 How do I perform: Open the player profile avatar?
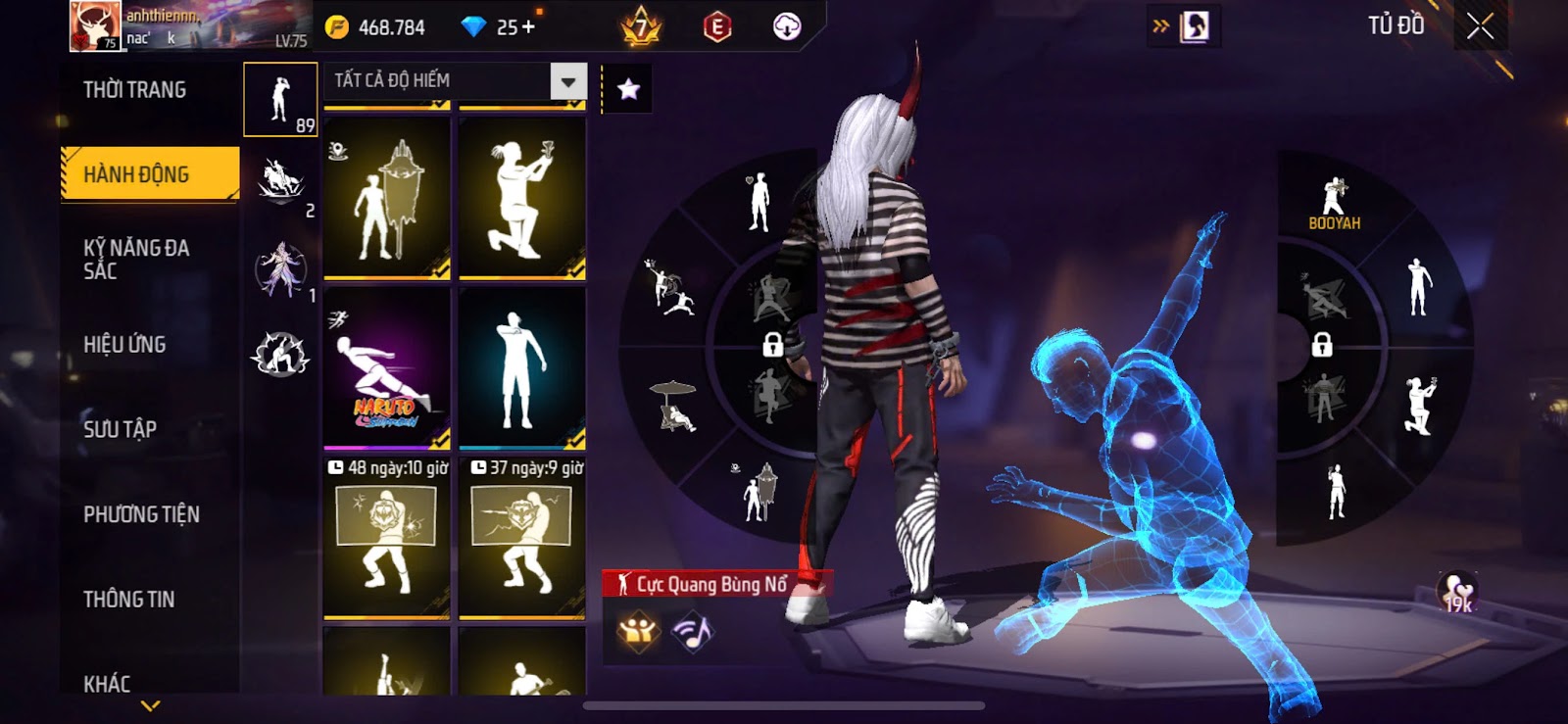point(95,26)
